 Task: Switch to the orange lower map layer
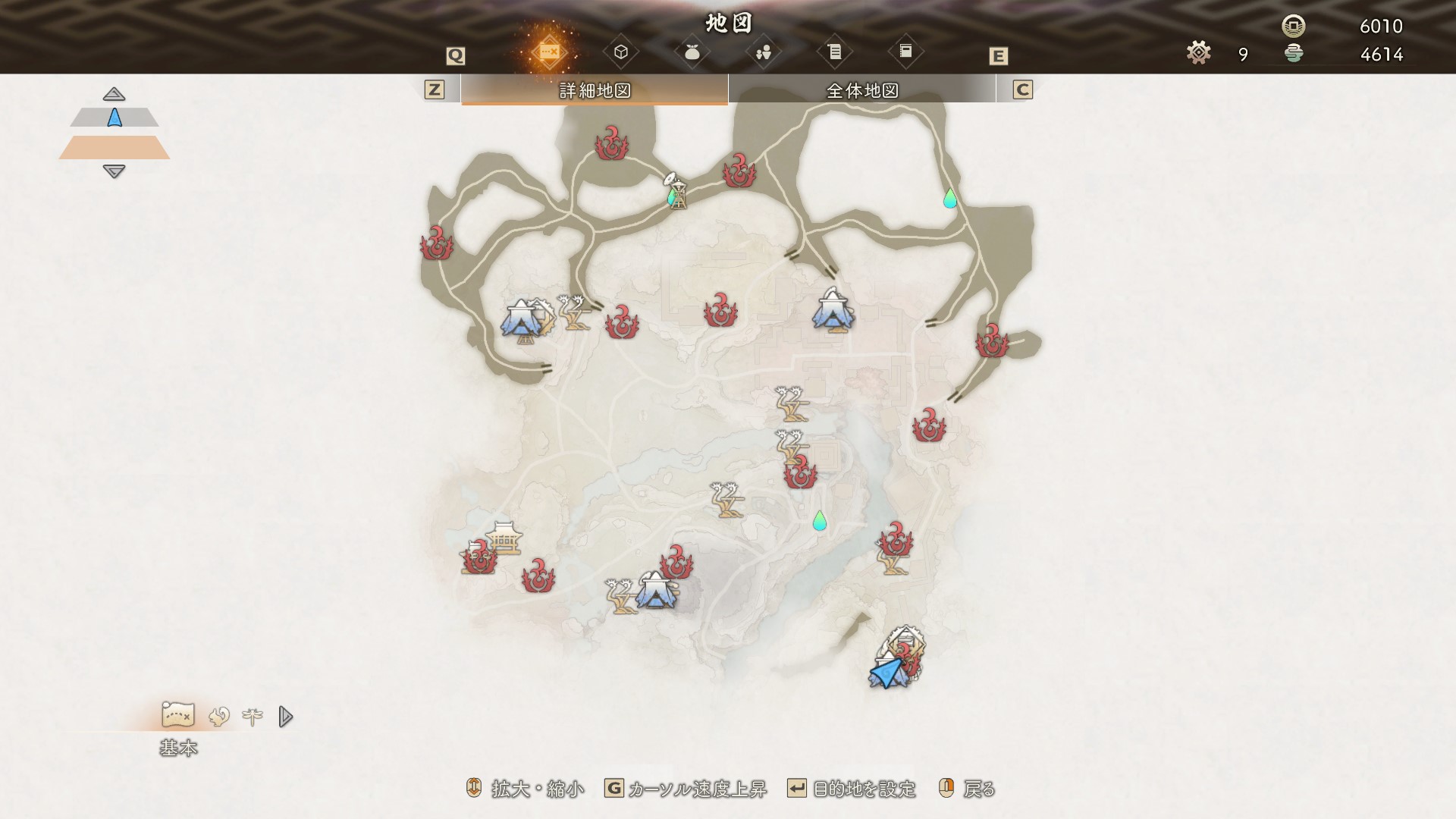pyautogui.click(x=114, y=147)
